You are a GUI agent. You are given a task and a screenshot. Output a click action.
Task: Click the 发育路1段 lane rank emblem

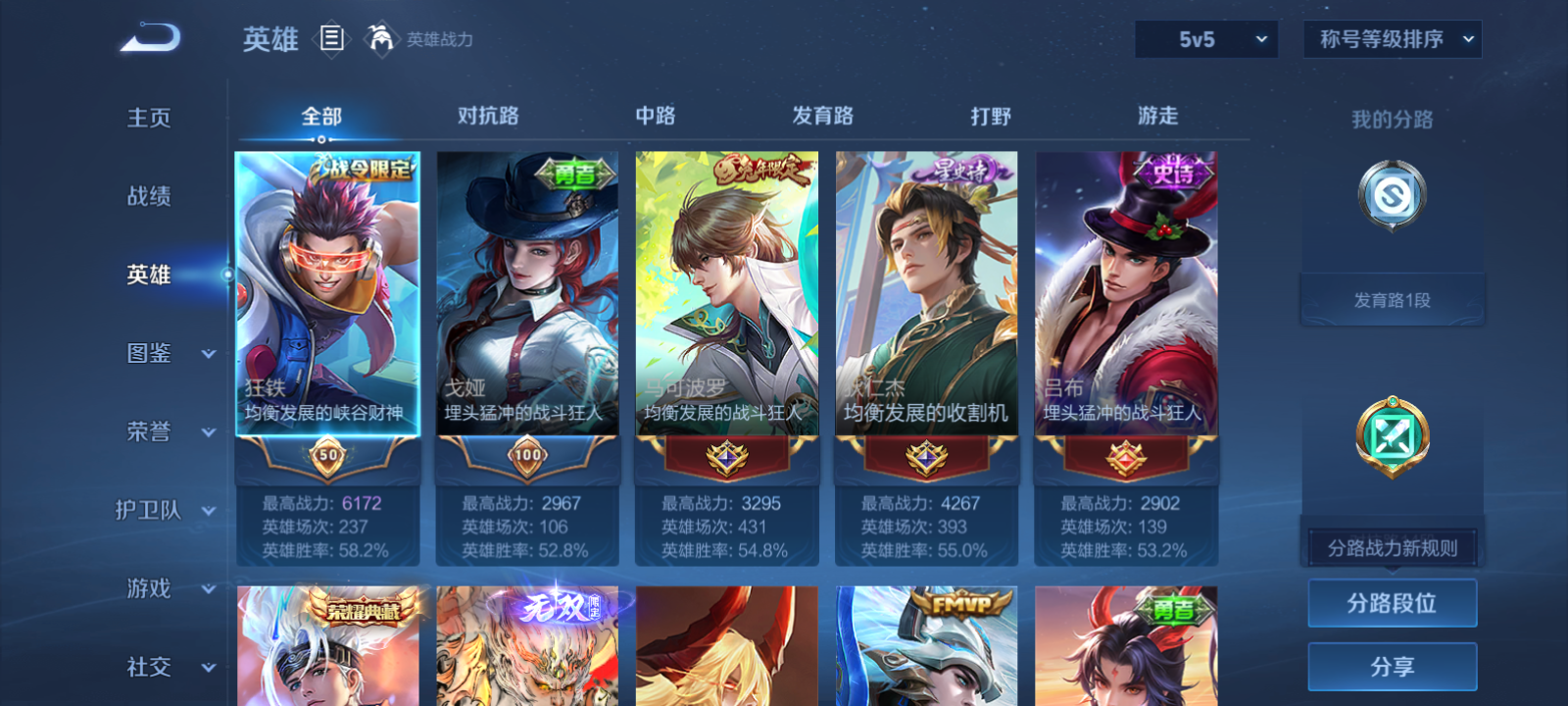pyautogui.click(x=1391, y=196)
